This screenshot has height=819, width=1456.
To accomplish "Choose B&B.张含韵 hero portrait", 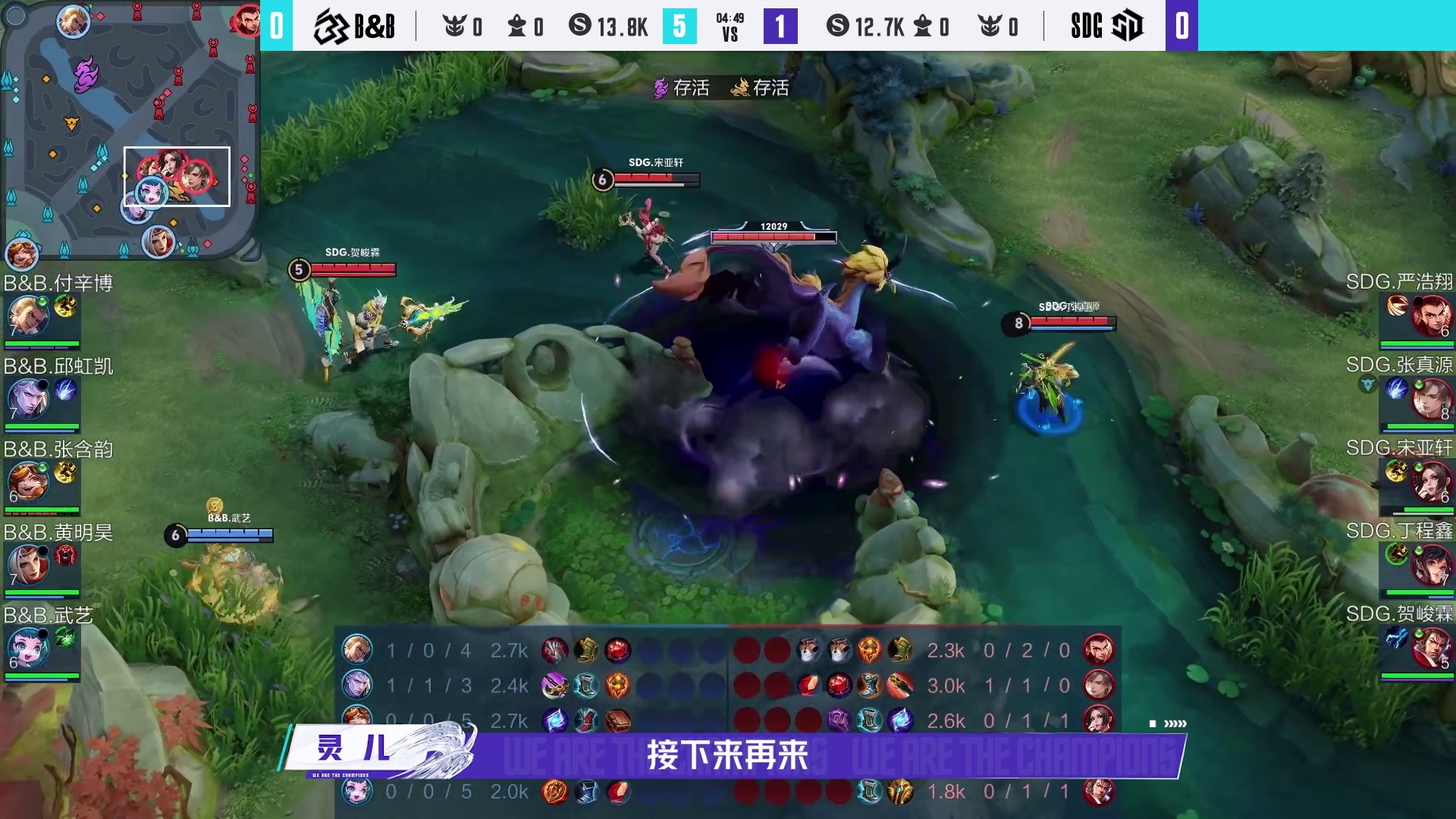I will [27, 482].
